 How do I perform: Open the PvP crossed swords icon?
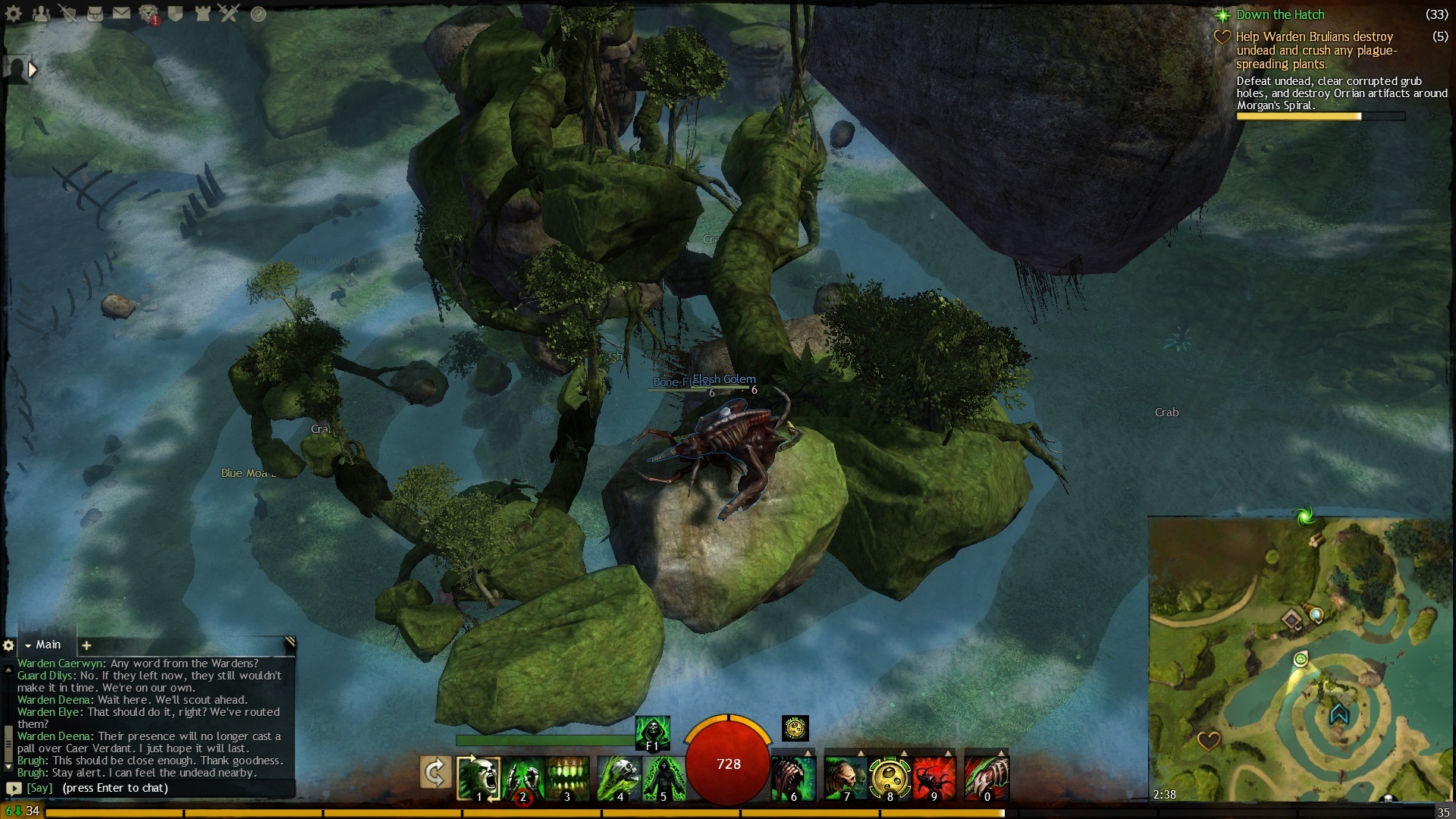[229, 14]
